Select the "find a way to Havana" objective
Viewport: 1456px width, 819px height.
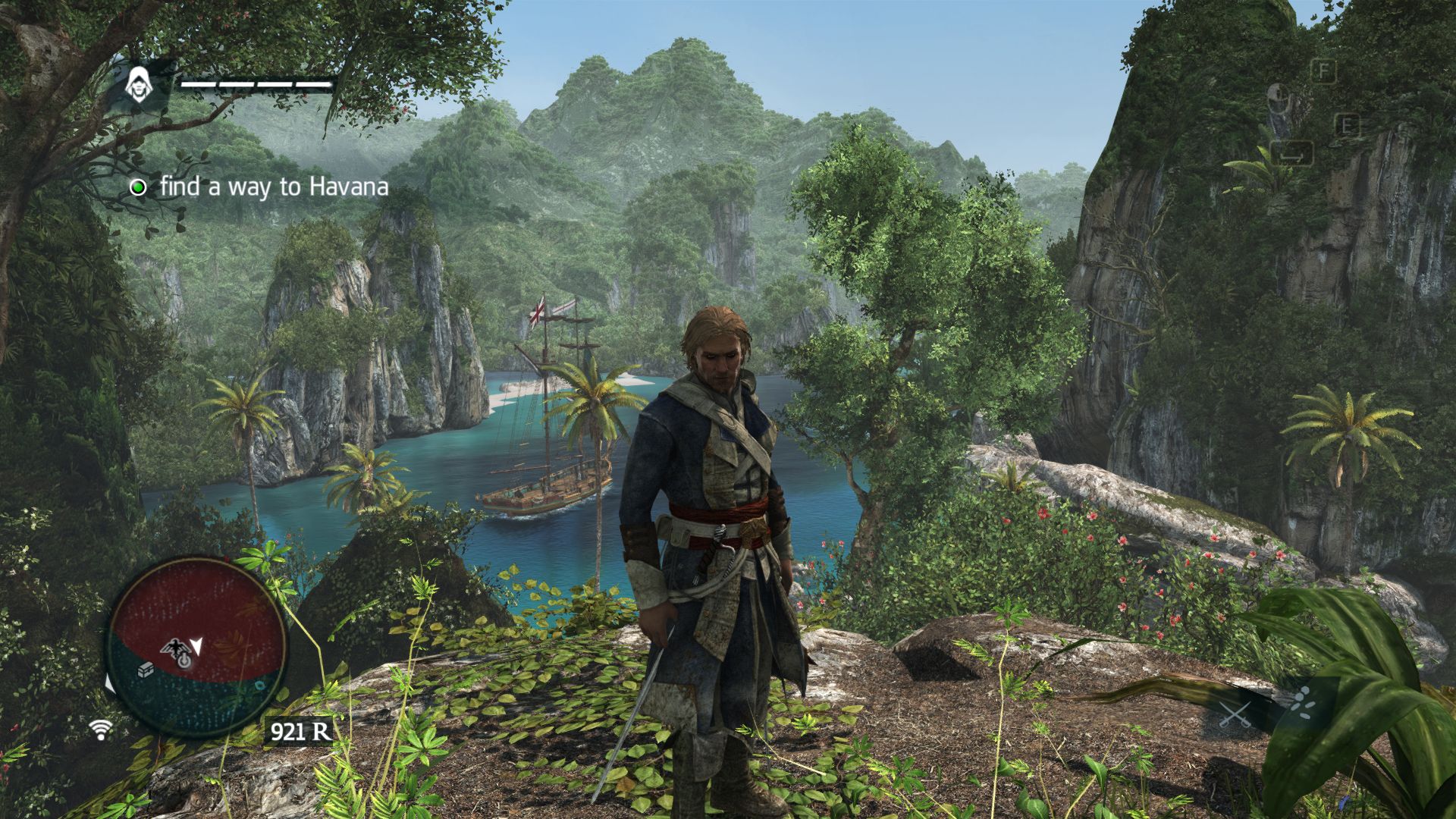tap(273, 187)
